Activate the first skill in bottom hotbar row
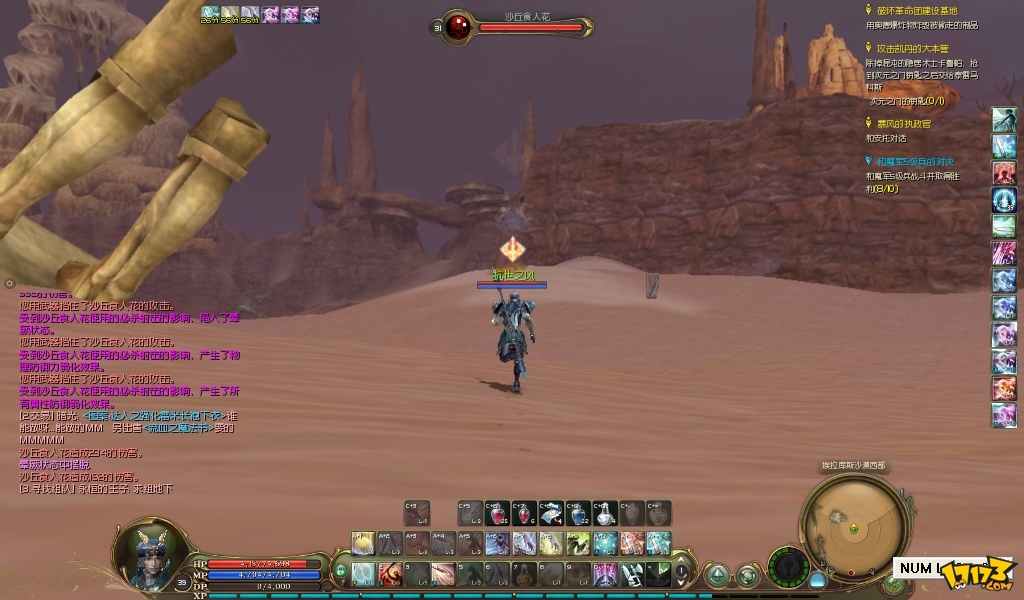Viewport: 1024px width, 600px height. click(x=364, y=574)
